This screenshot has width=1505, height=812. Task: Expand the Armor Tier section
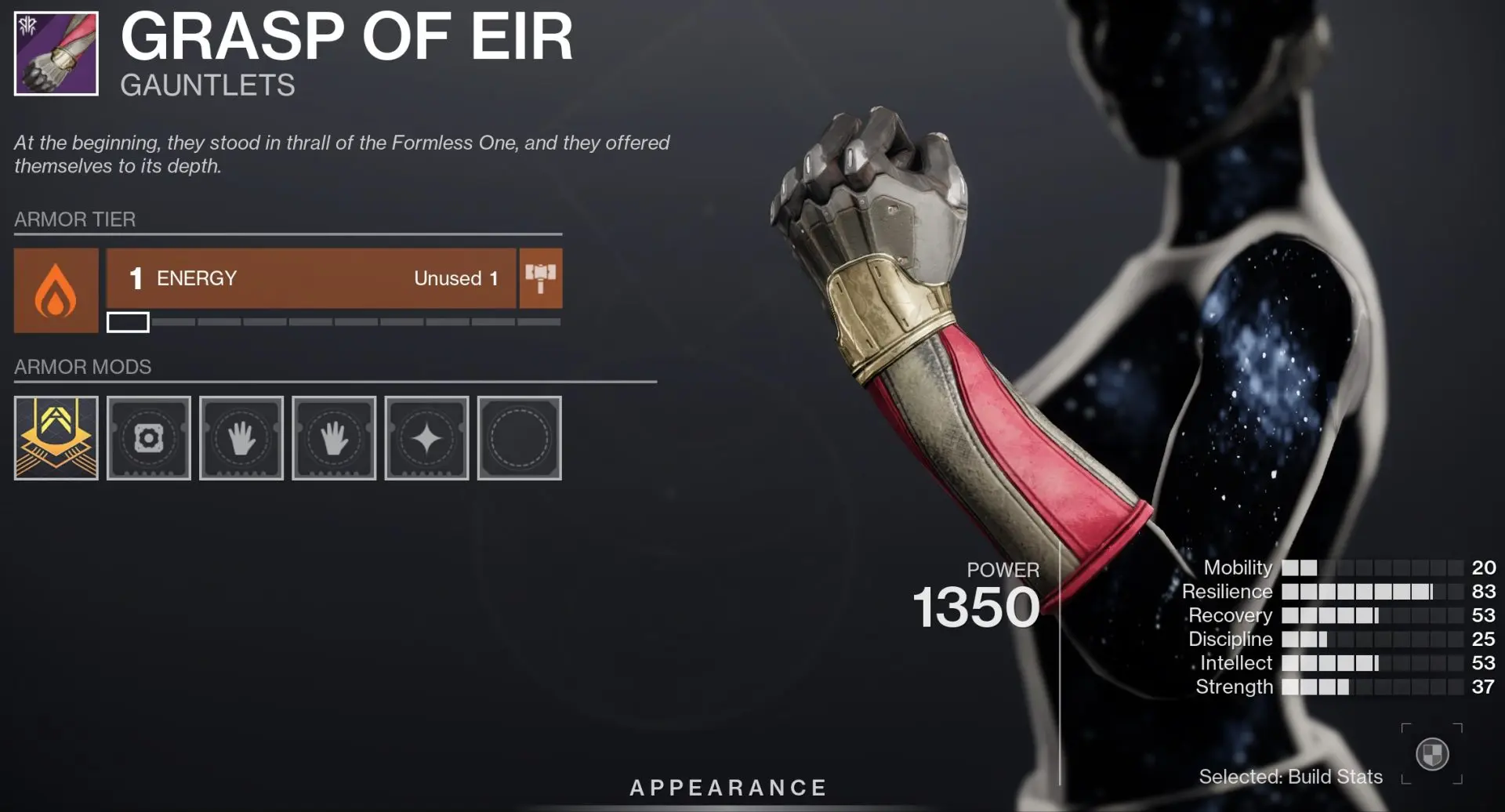tap(75, 219)
